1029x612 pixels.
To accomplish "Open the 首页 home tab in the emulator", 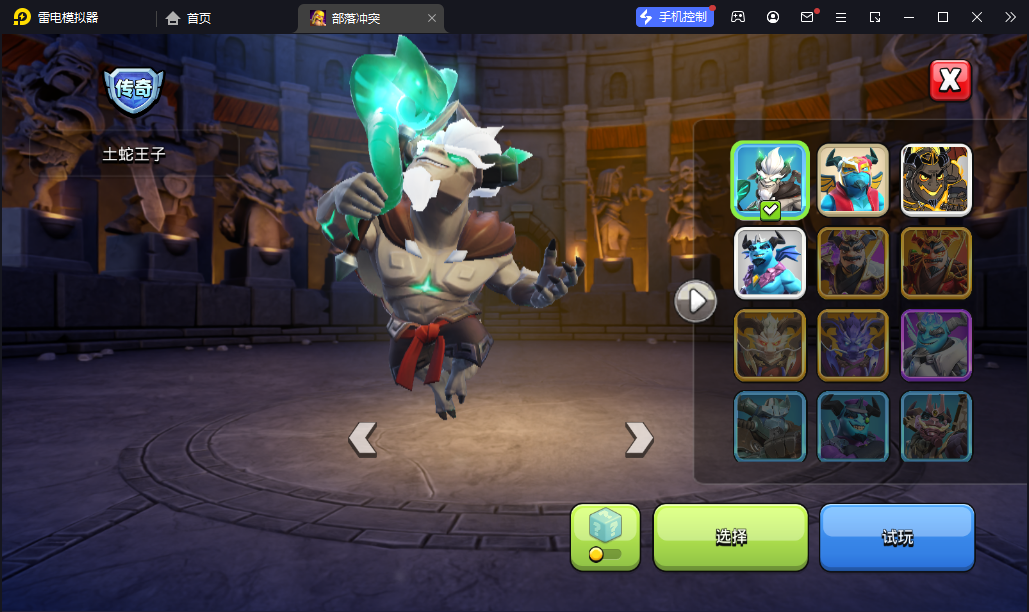I will pyautogui.click(x=188, y=18).
